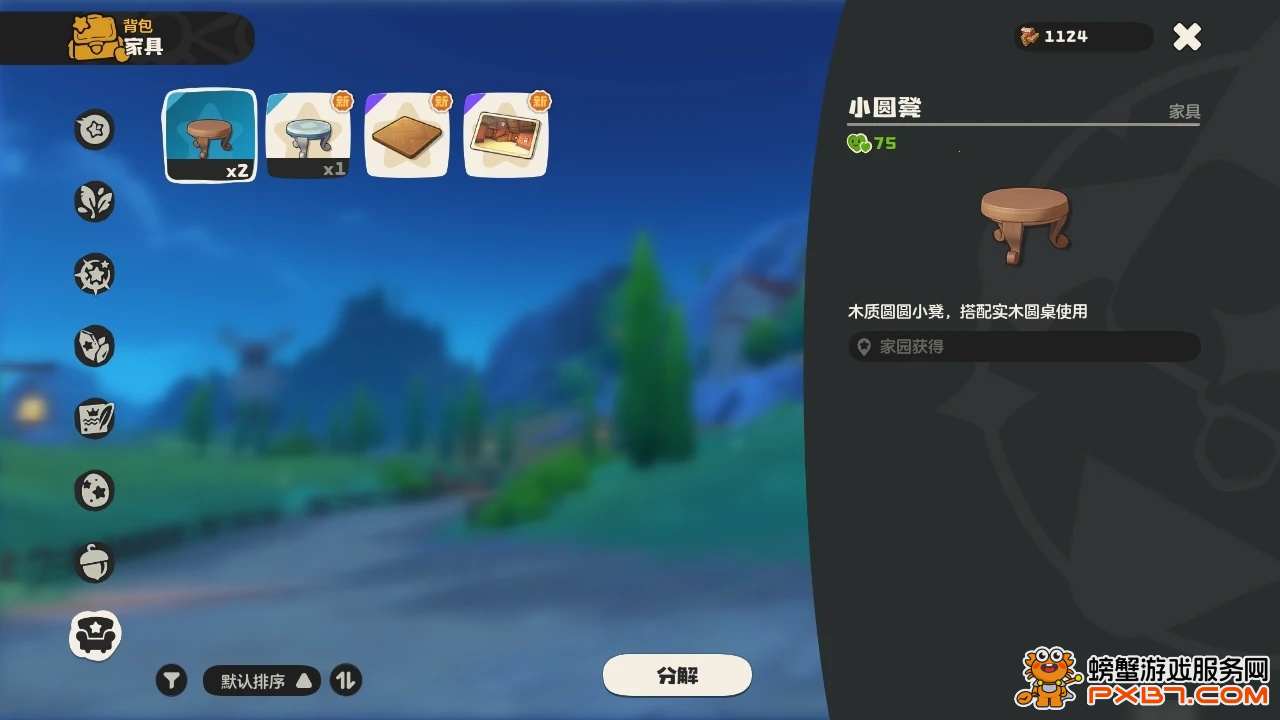Toggle the sort order with ascending/descending icon
The width and height of the screenshot is (1280, 720).
(344, 679)
